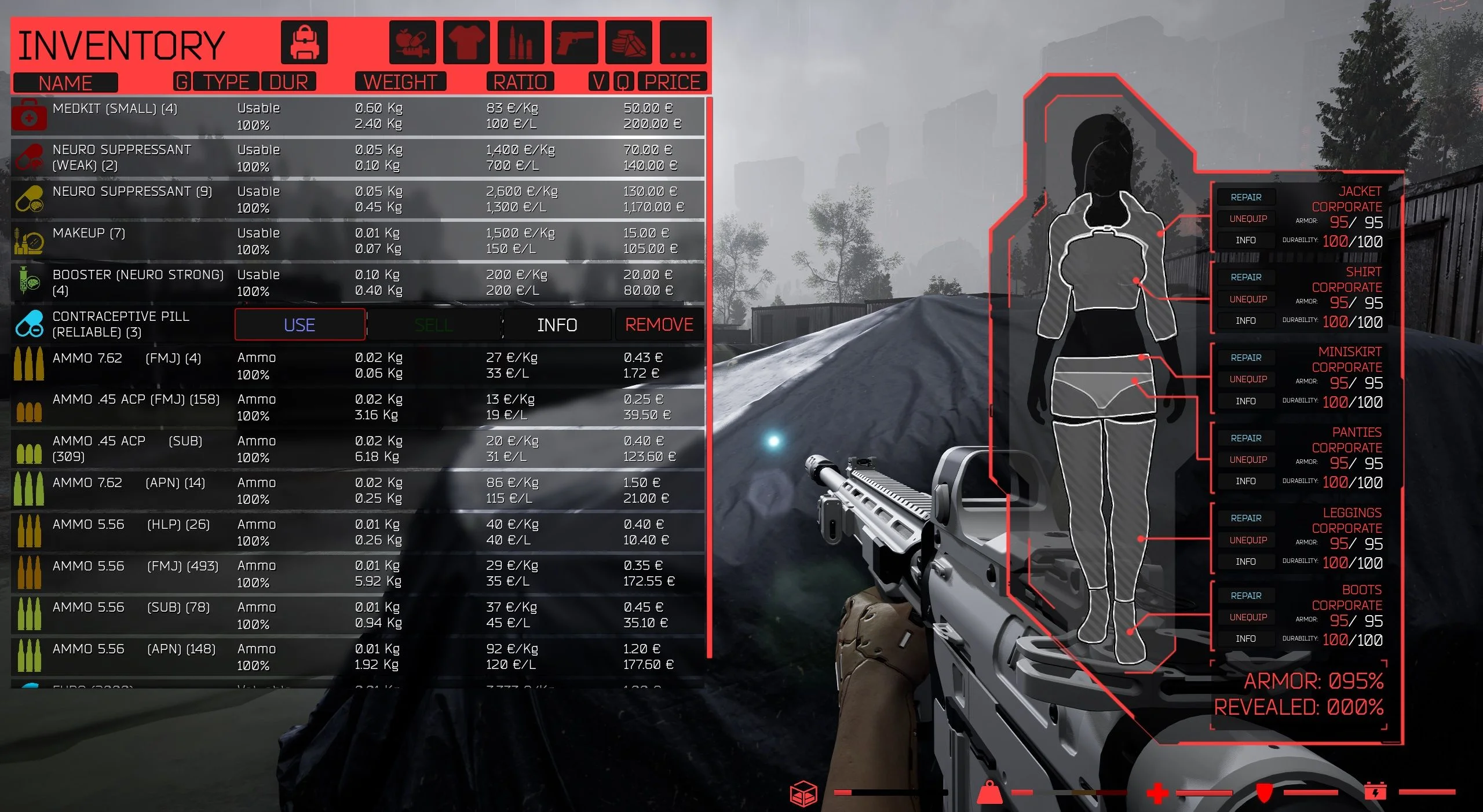Open the ammo bullets category tab
This screenshot has width=1483, height=812.
(x=520, y=42)
